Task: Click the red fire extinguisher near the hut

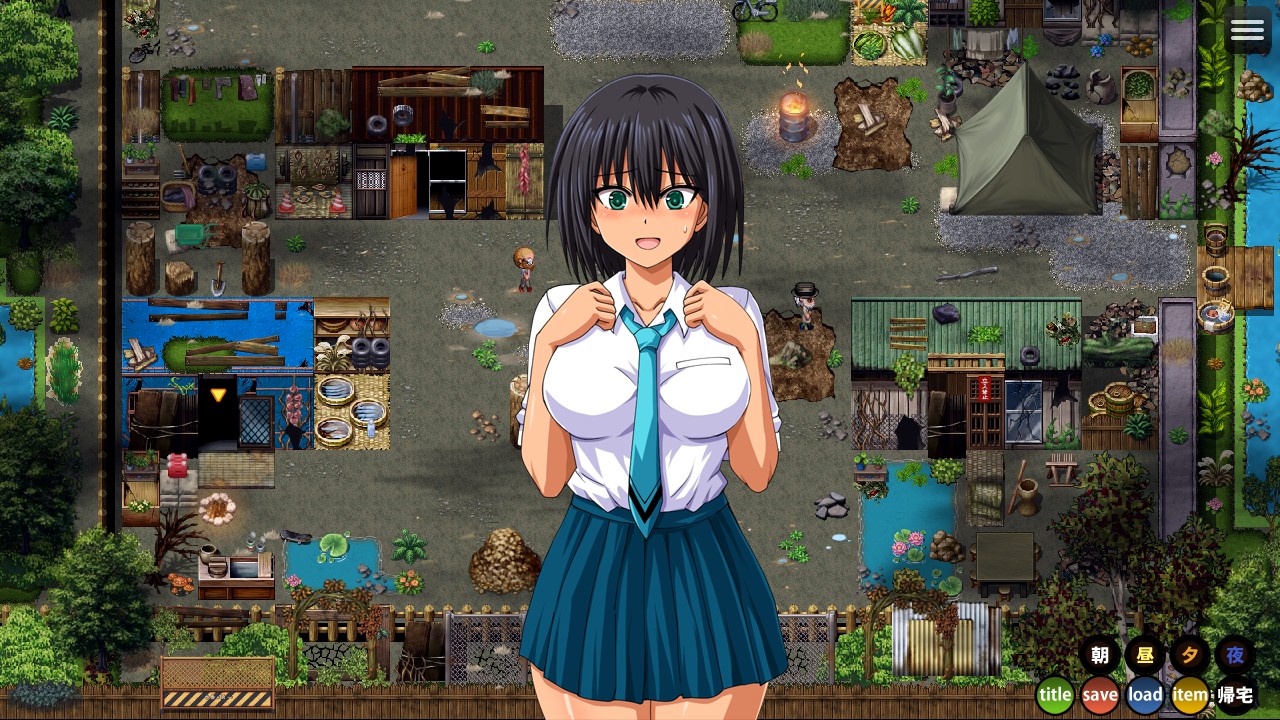Action: (x=178, y=465)
